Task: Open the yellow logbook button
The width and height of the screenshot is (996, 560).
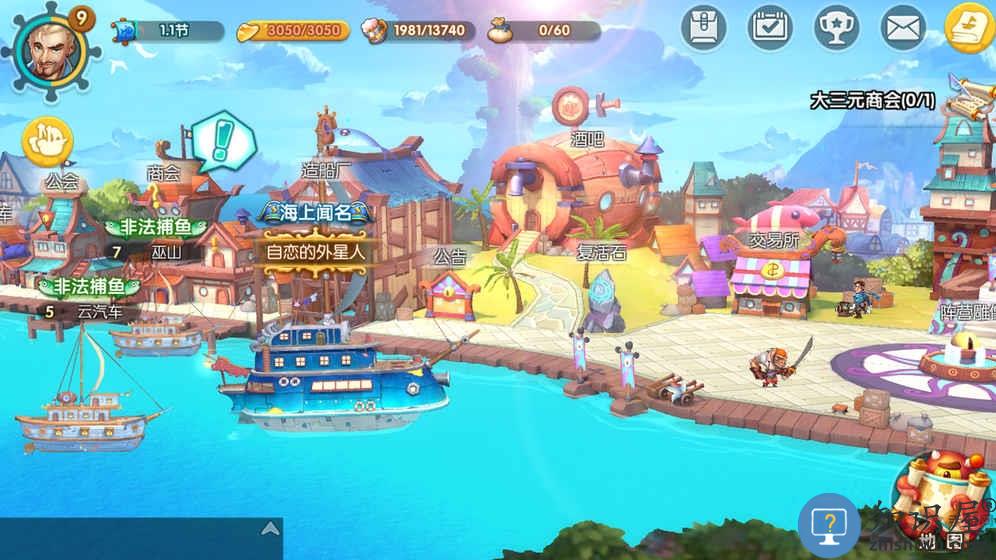Action: [968, 27]
